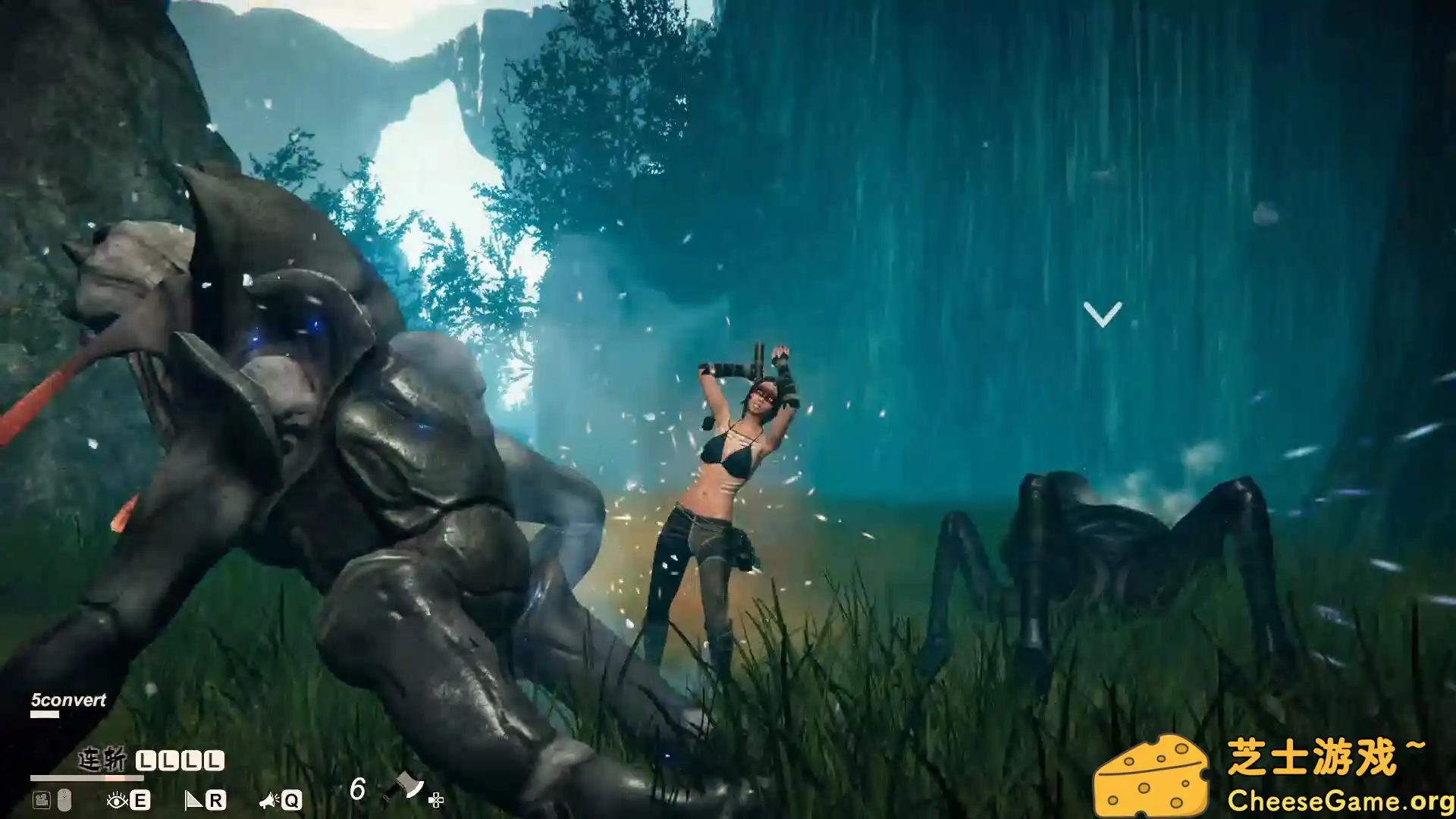
Task: Expand the downward chevron arrow above the spider
Action: click(x=1103, y=313)
